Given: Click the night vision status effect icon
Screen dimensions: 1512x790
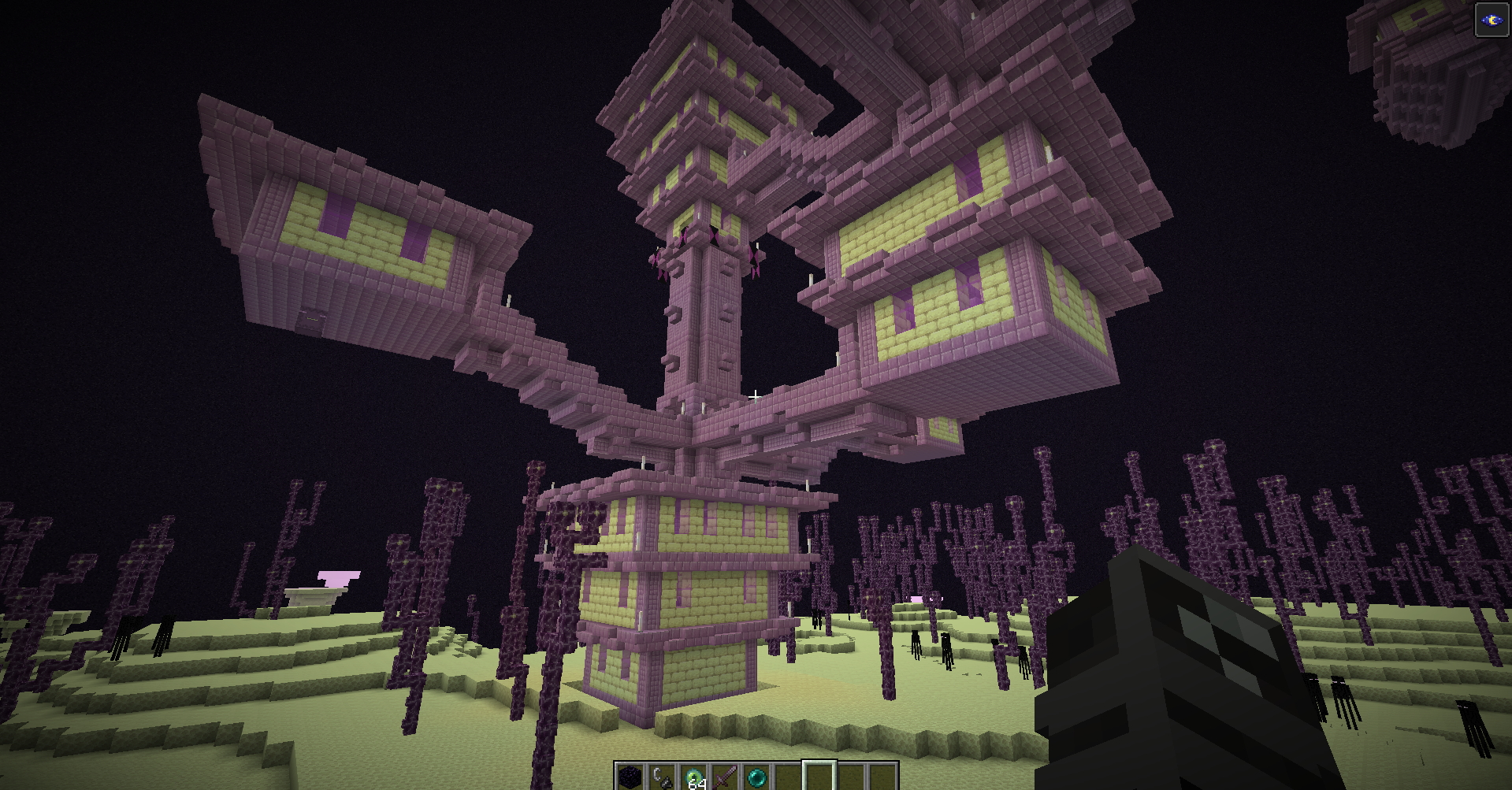Looking at the screenshot, I should (1492, 20).
